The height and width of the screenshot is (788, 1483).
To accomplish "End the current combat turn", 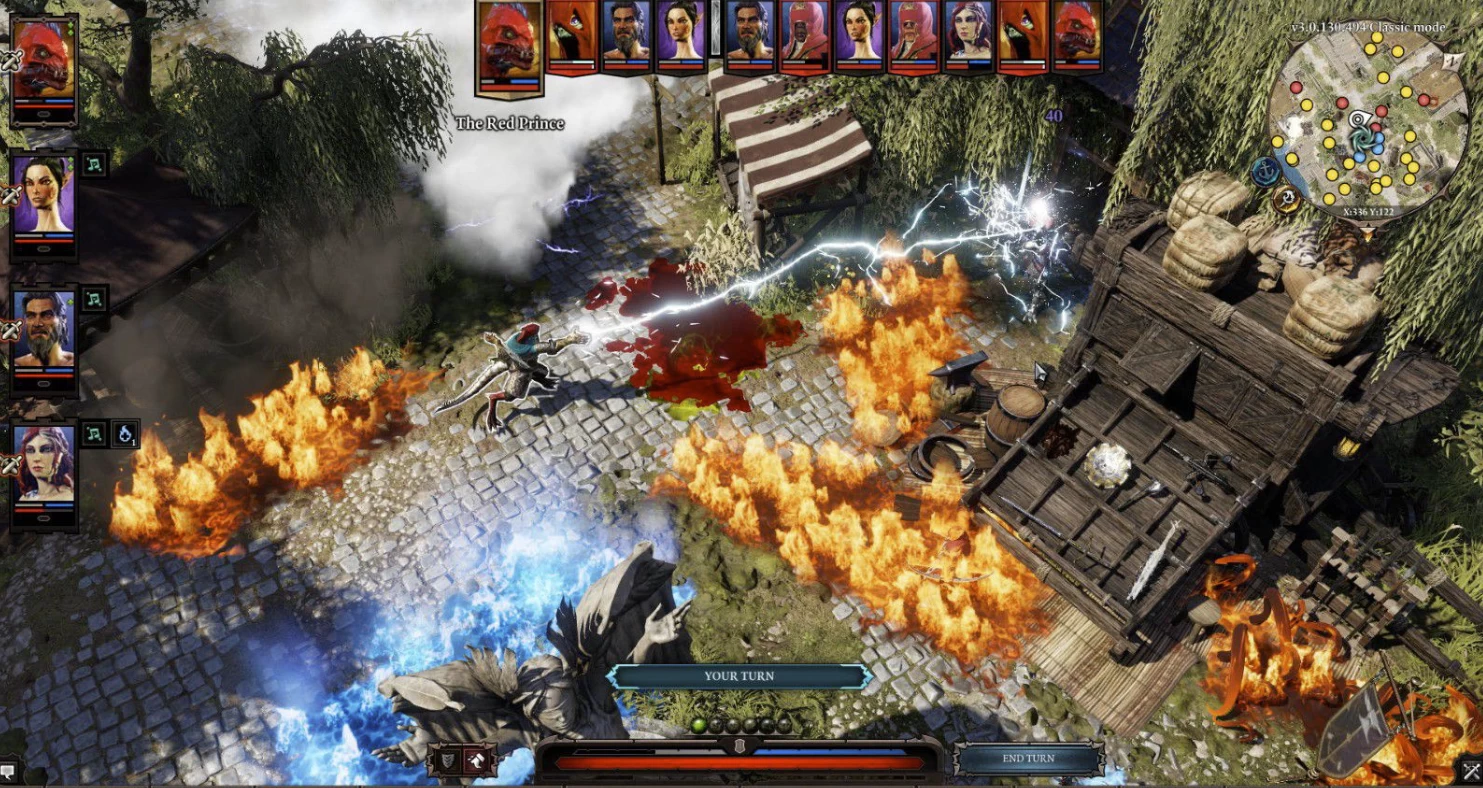I will pos(1028,759).
